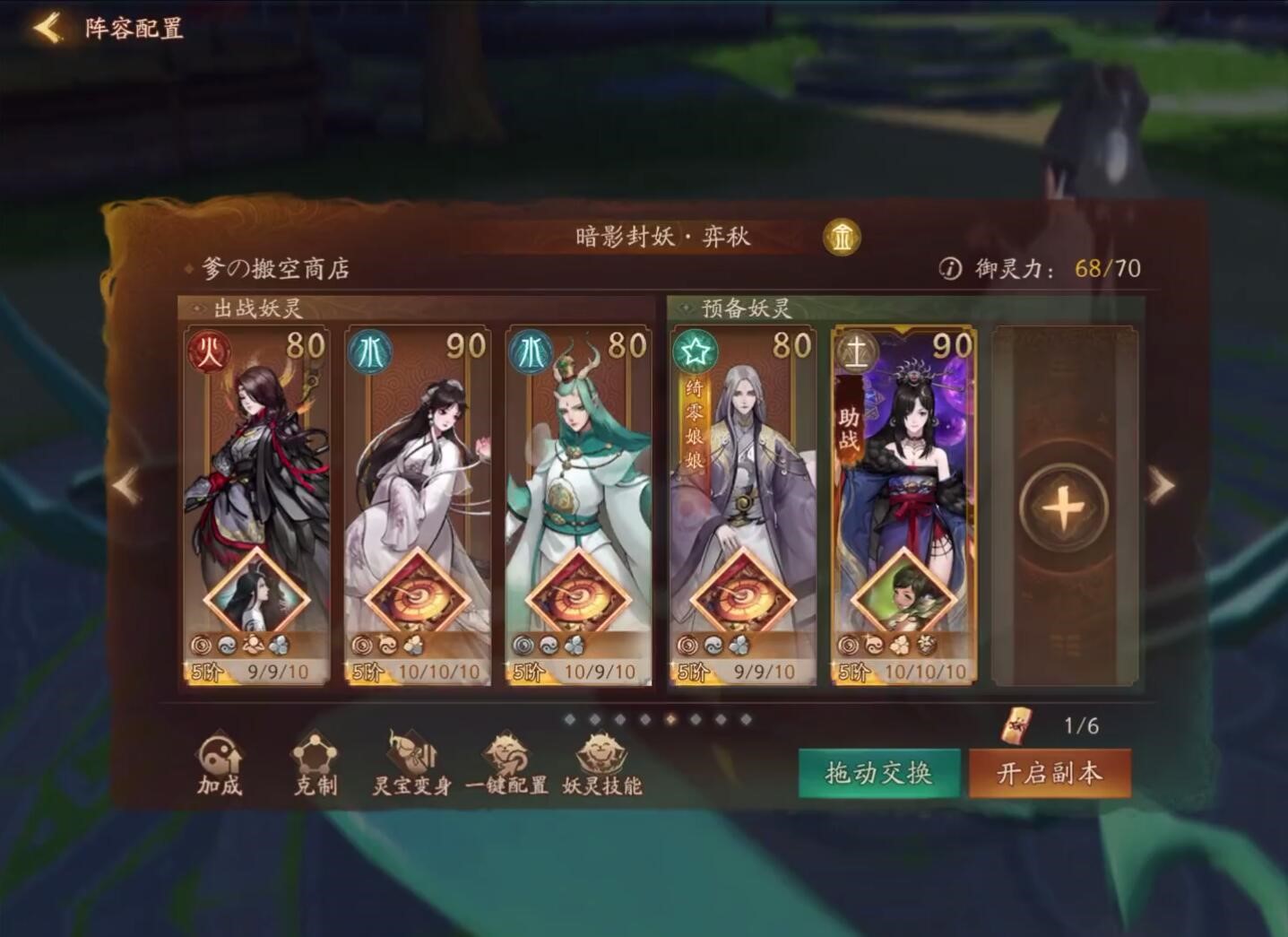The image size is (1288, 937).
Task: Click the 一键配置 one-key setup icon
Action: (x=506, y=762)
